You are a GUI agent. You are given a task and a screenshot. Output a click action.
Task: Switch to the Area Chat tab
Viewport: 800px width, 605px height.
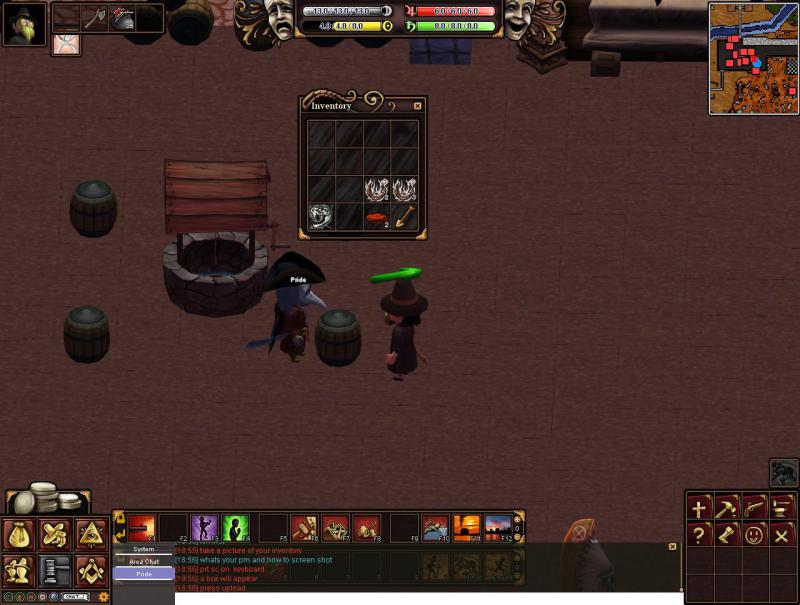pyautogui.click(x=144, y=562)
